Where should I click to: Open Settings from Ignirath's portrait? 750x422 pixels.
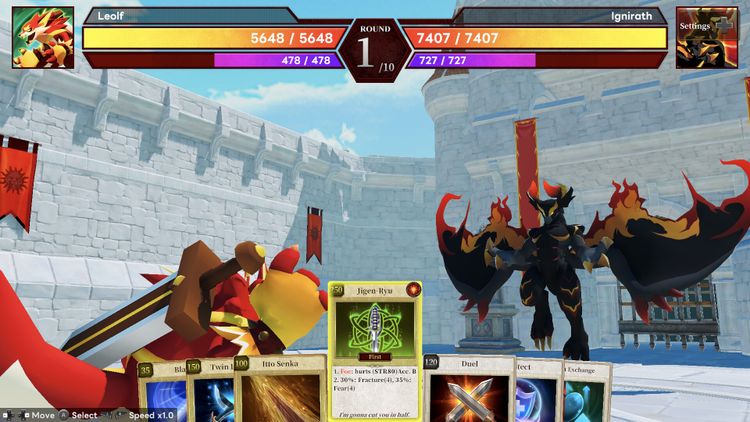pos(700,38)
